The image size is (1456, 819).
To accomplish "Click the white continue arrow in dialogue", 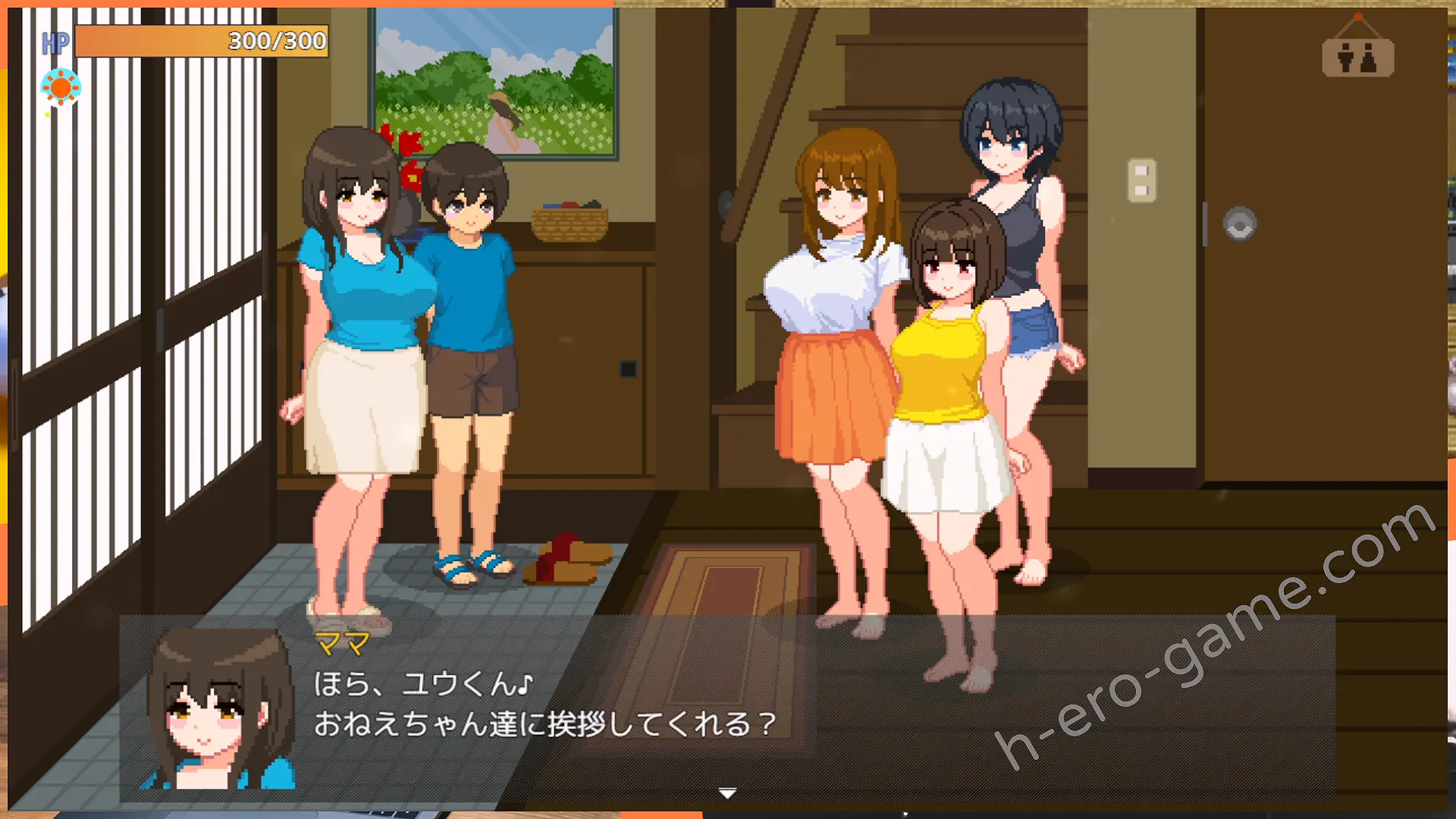I will 727,793.
